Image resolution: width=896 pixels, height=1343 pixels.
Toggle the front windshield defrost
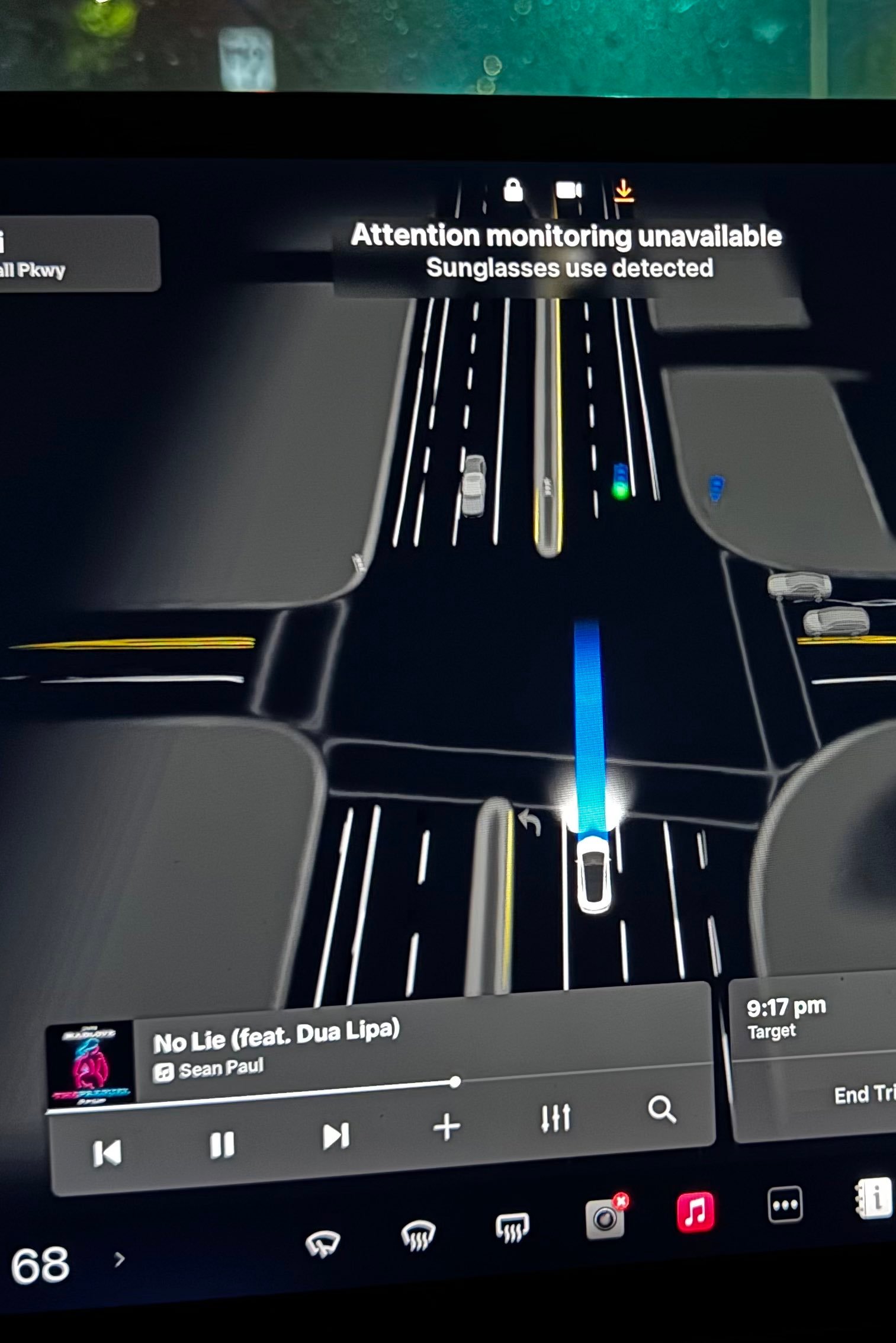click(418, 1235)
